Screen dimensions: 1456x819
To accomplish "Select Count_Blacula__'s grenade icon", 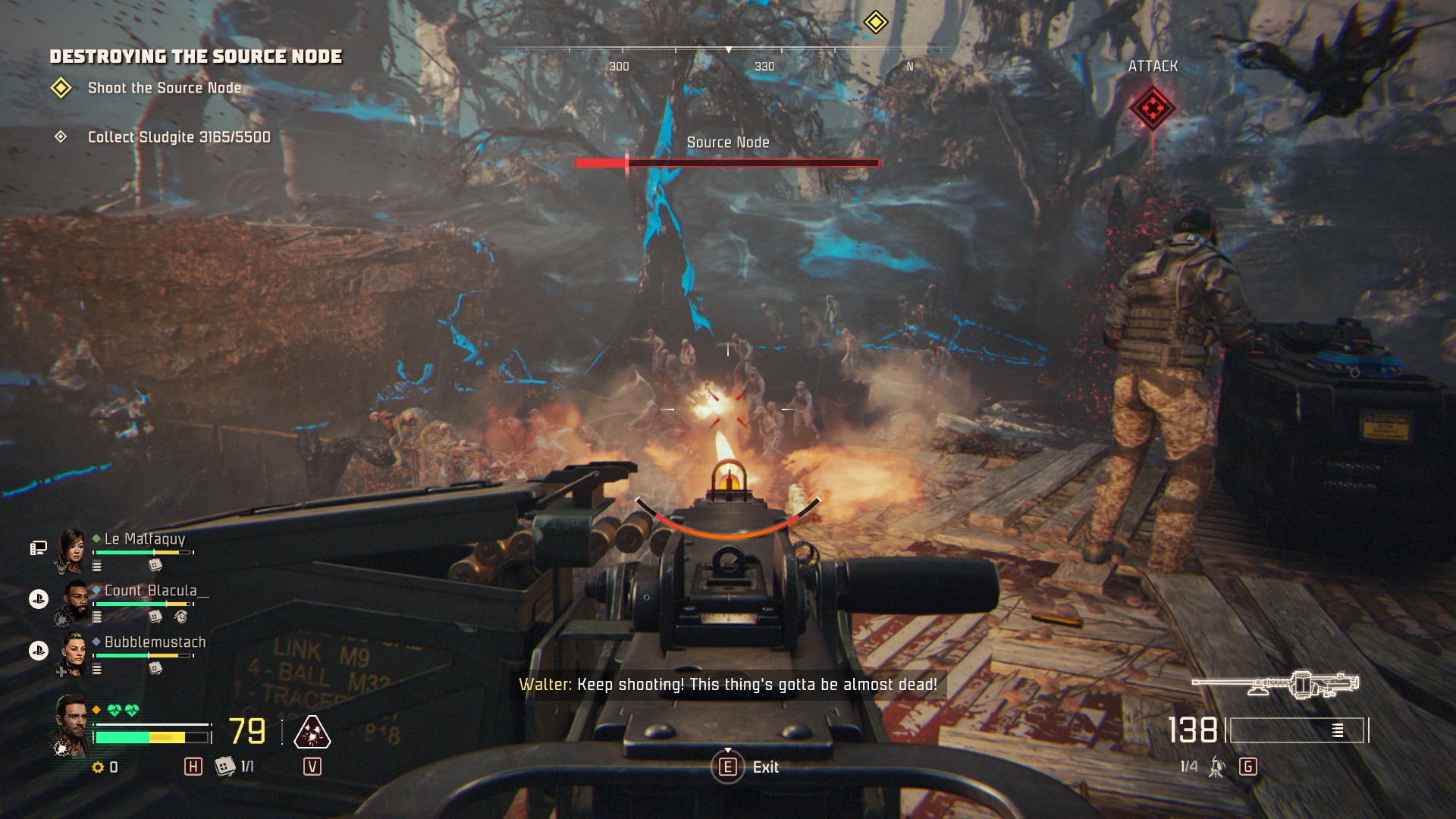I will (181, 617).
